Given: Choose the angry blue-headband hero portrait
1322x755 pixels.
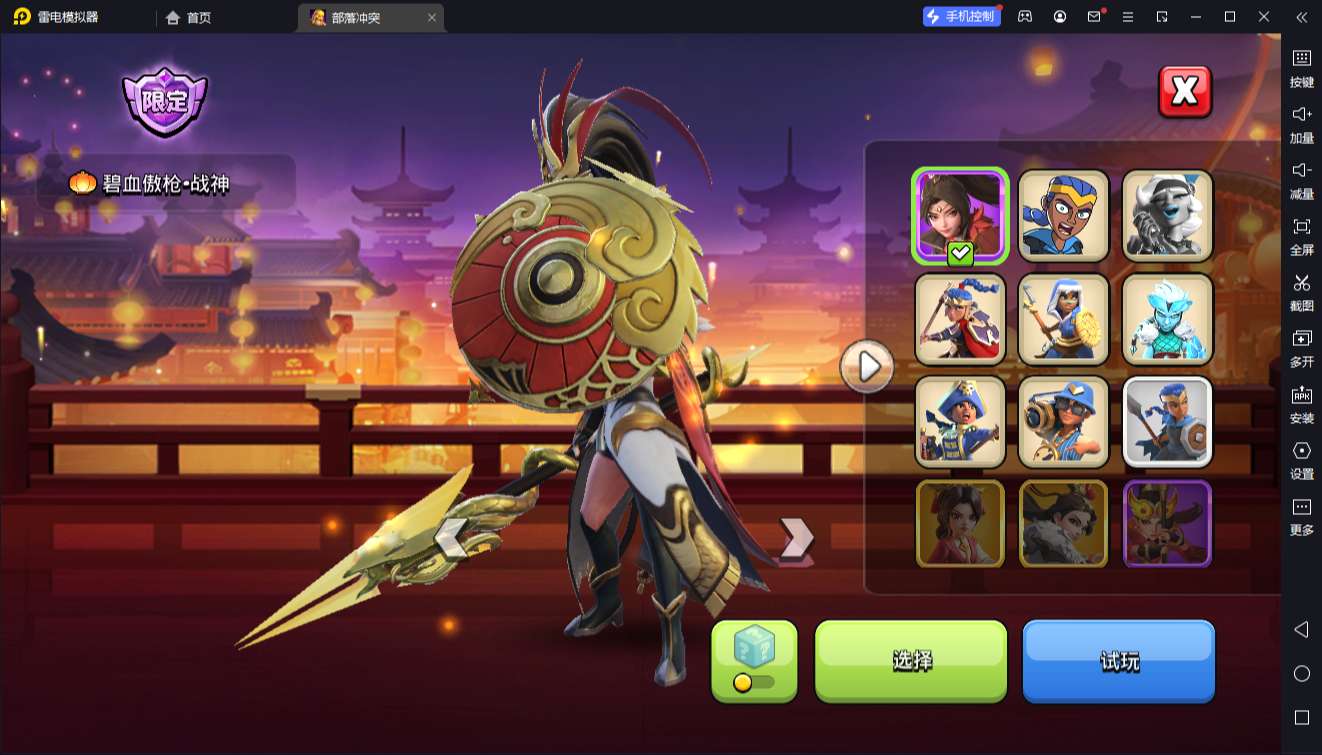Looking at the screenshot, I should coord(1064,216).
